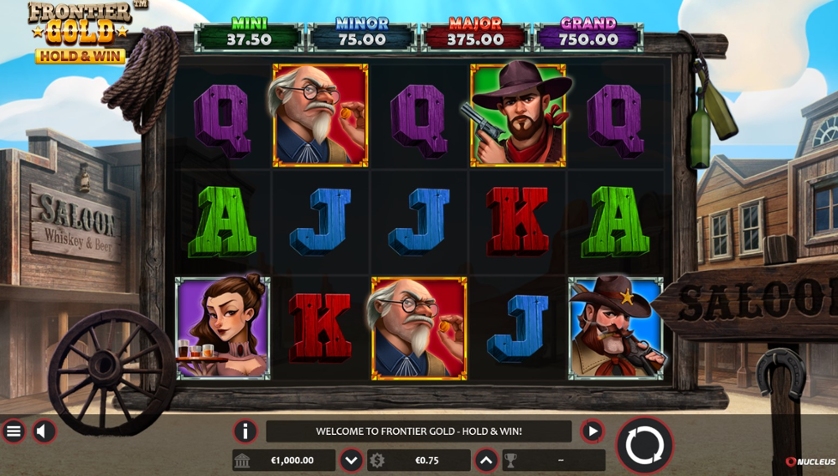Decrease the bet with the down arrow

[351, 461]
